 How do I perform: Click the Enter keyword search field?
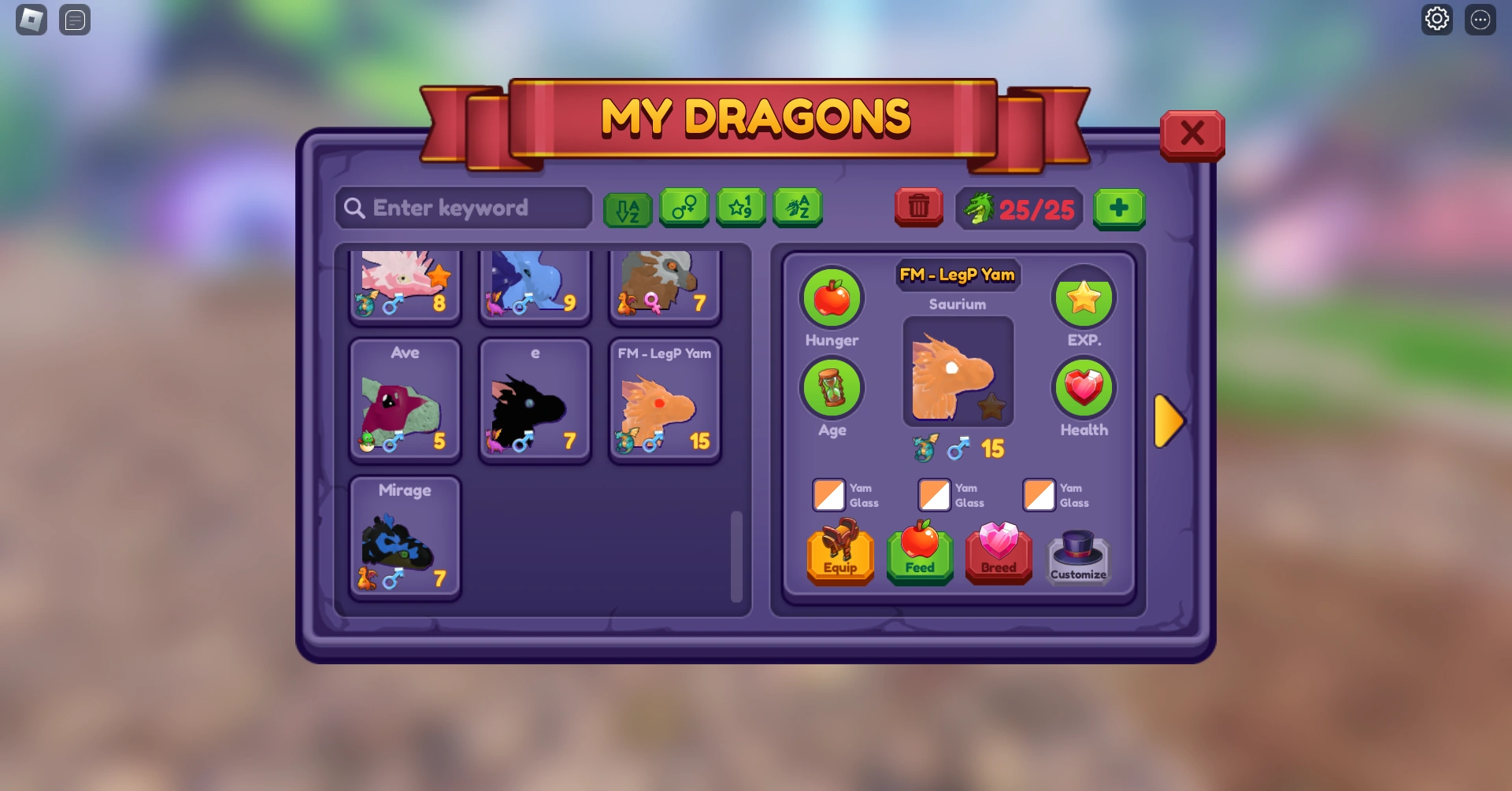tap(463, 208)
